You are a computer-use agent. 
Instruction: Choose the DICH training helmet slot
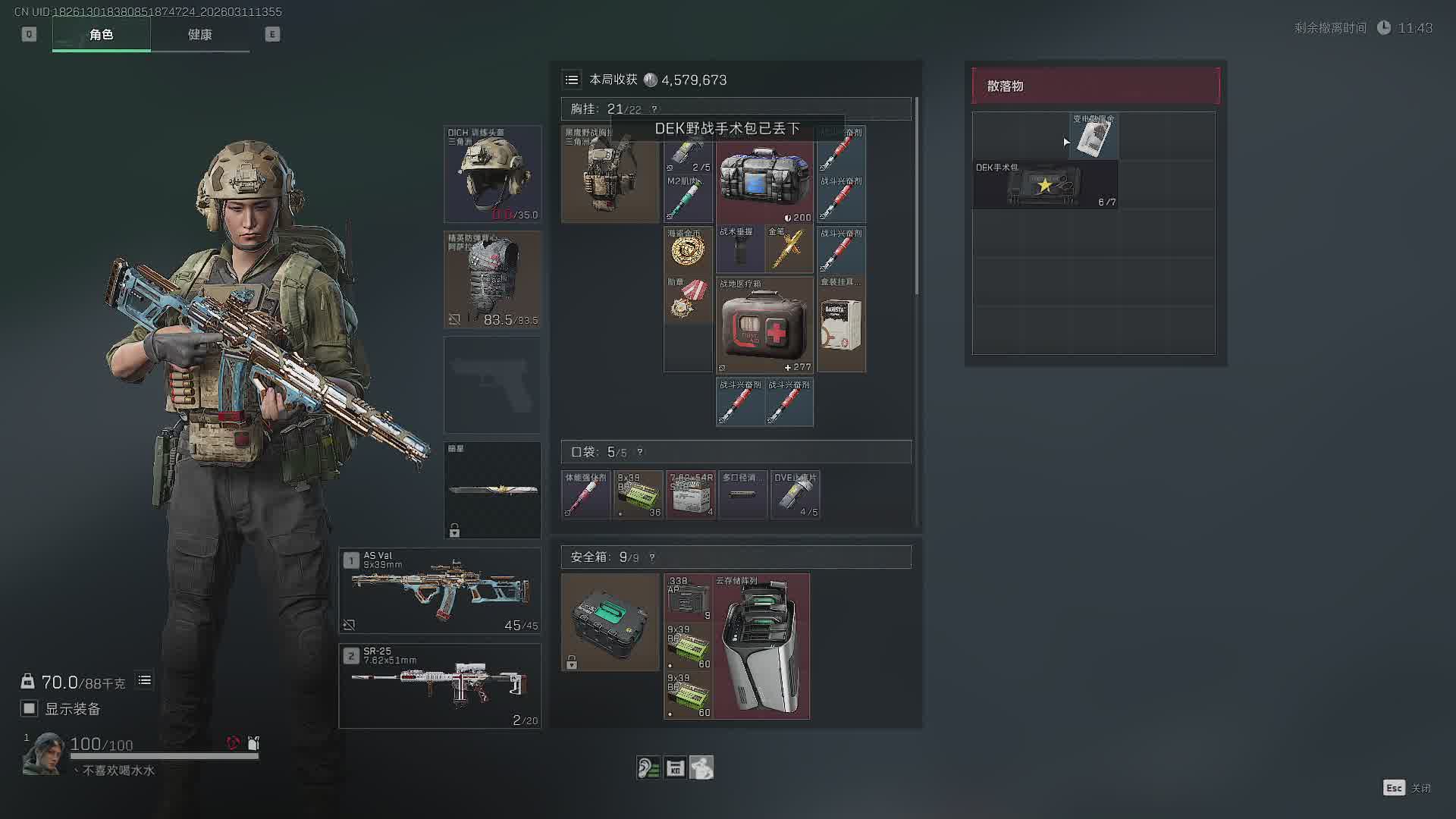click(492, 174)
